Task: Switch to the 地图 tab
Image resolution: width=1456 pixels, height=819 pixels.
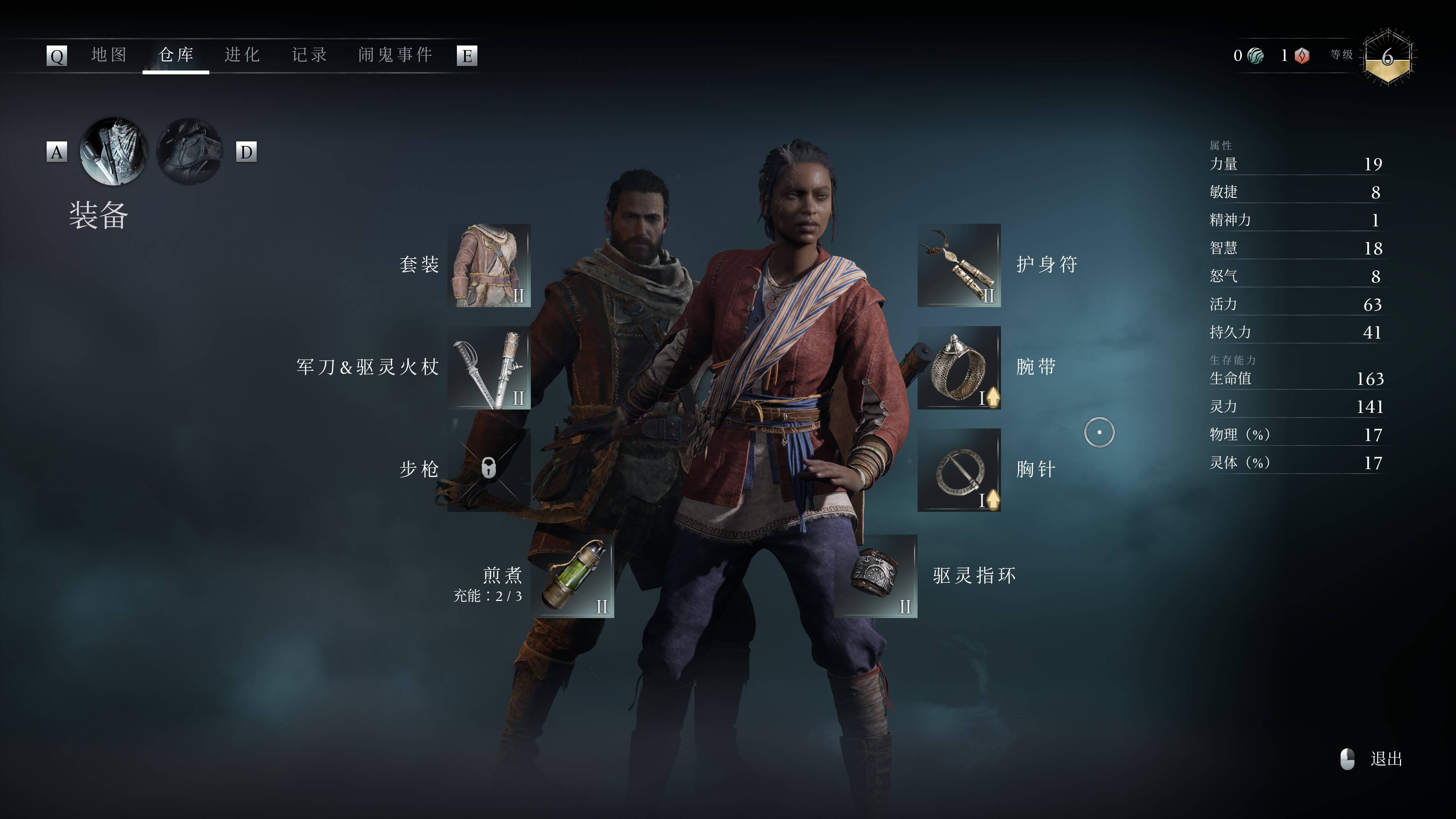Action: pyautogui.click(x=108, y=55)
